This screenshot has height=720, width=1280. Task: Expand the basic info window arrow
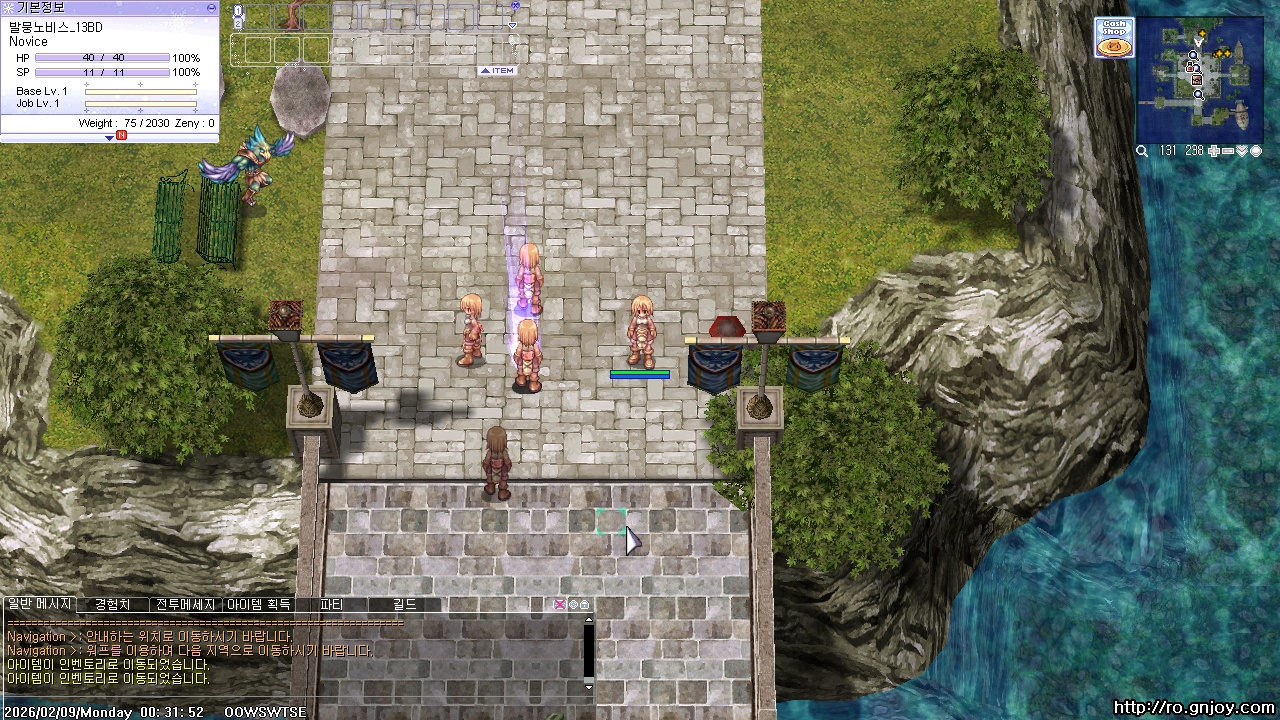(x=110, y=137)
